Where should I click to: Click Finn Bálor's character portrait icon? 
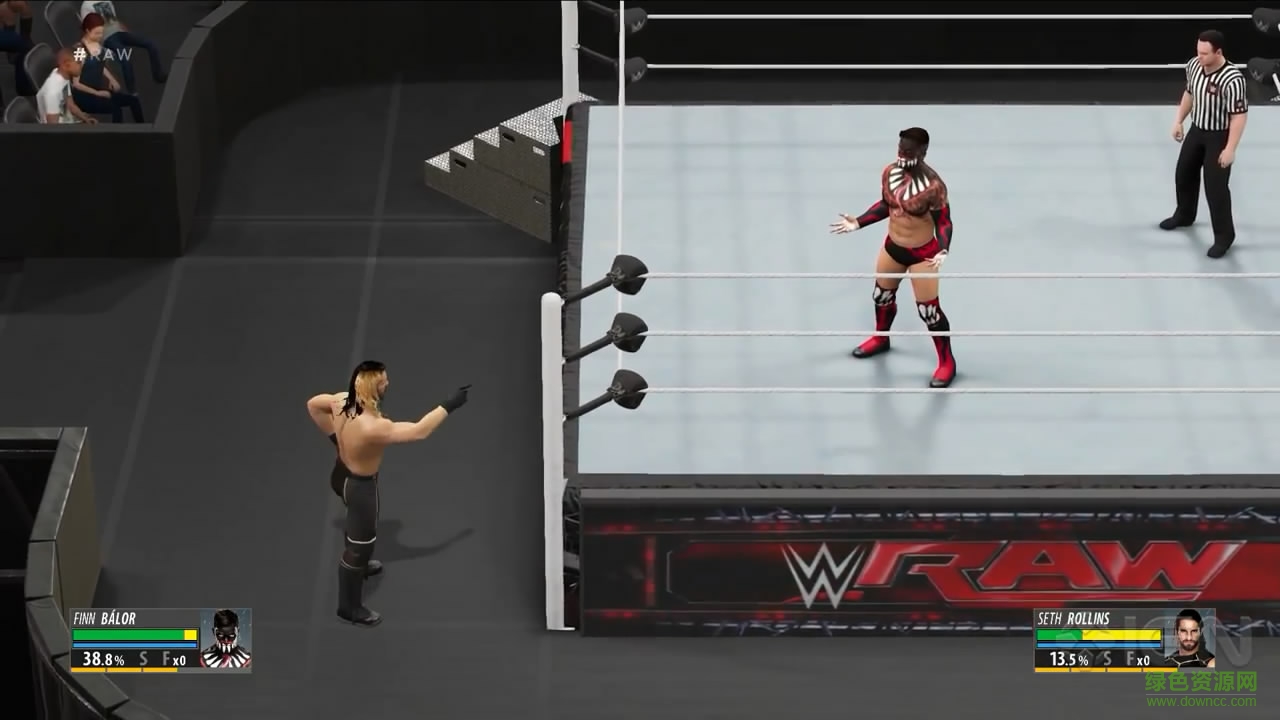click(227, 638)
